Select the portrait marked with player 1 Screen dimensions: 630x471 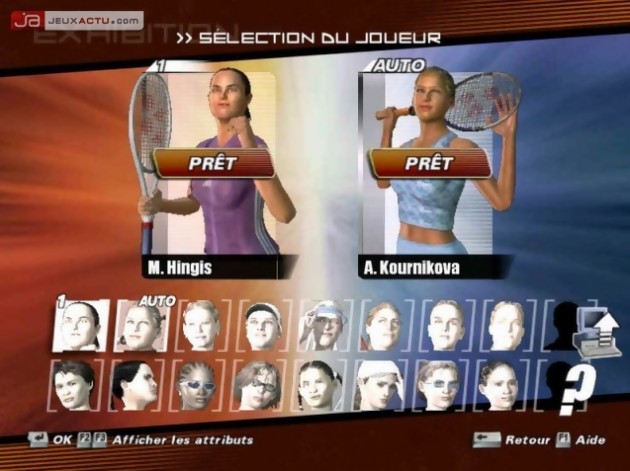pos(80,326)
